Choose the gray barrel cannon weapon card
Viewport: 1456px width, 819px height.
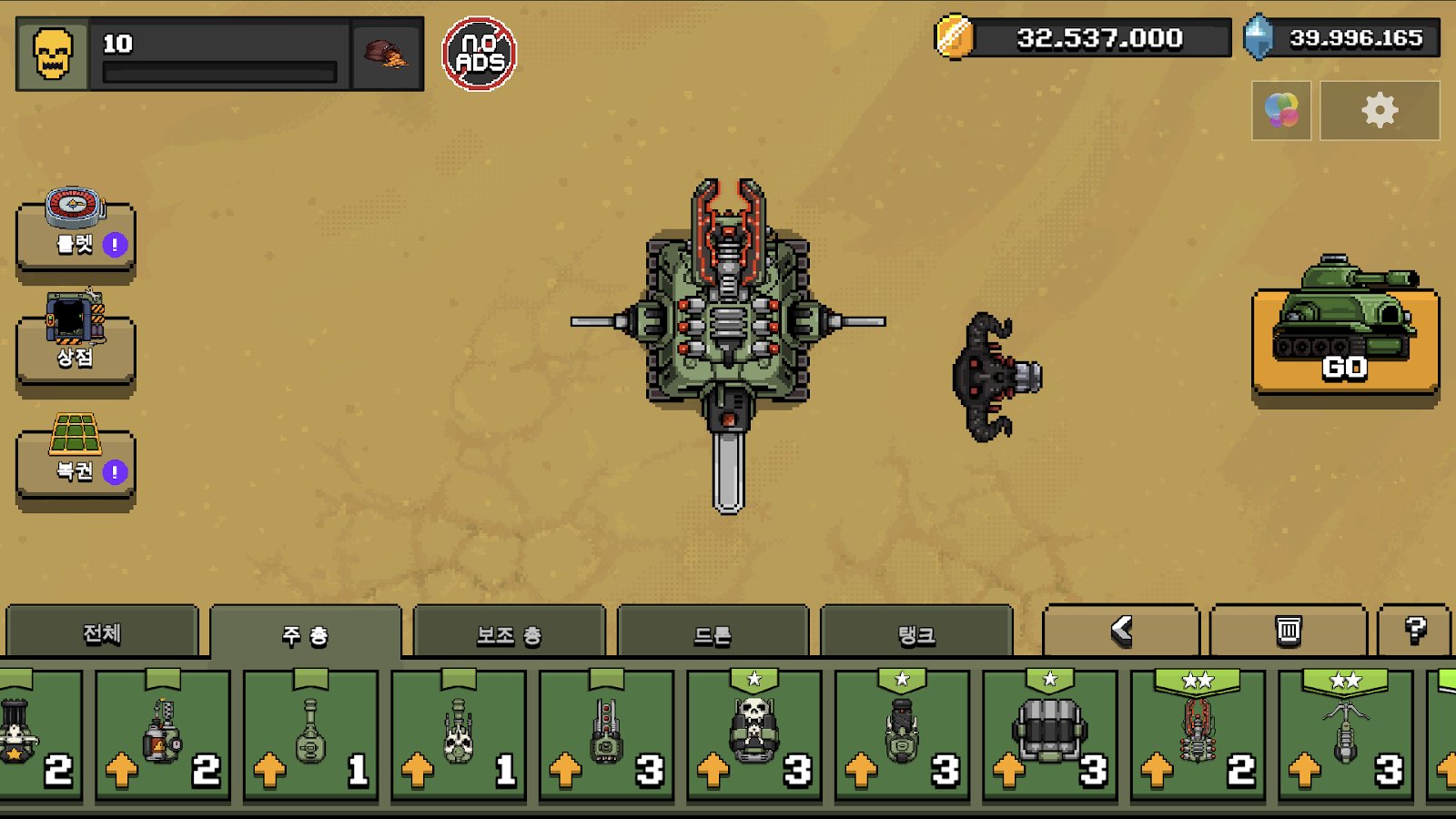pyautogui.click(x=1049, y=735)
